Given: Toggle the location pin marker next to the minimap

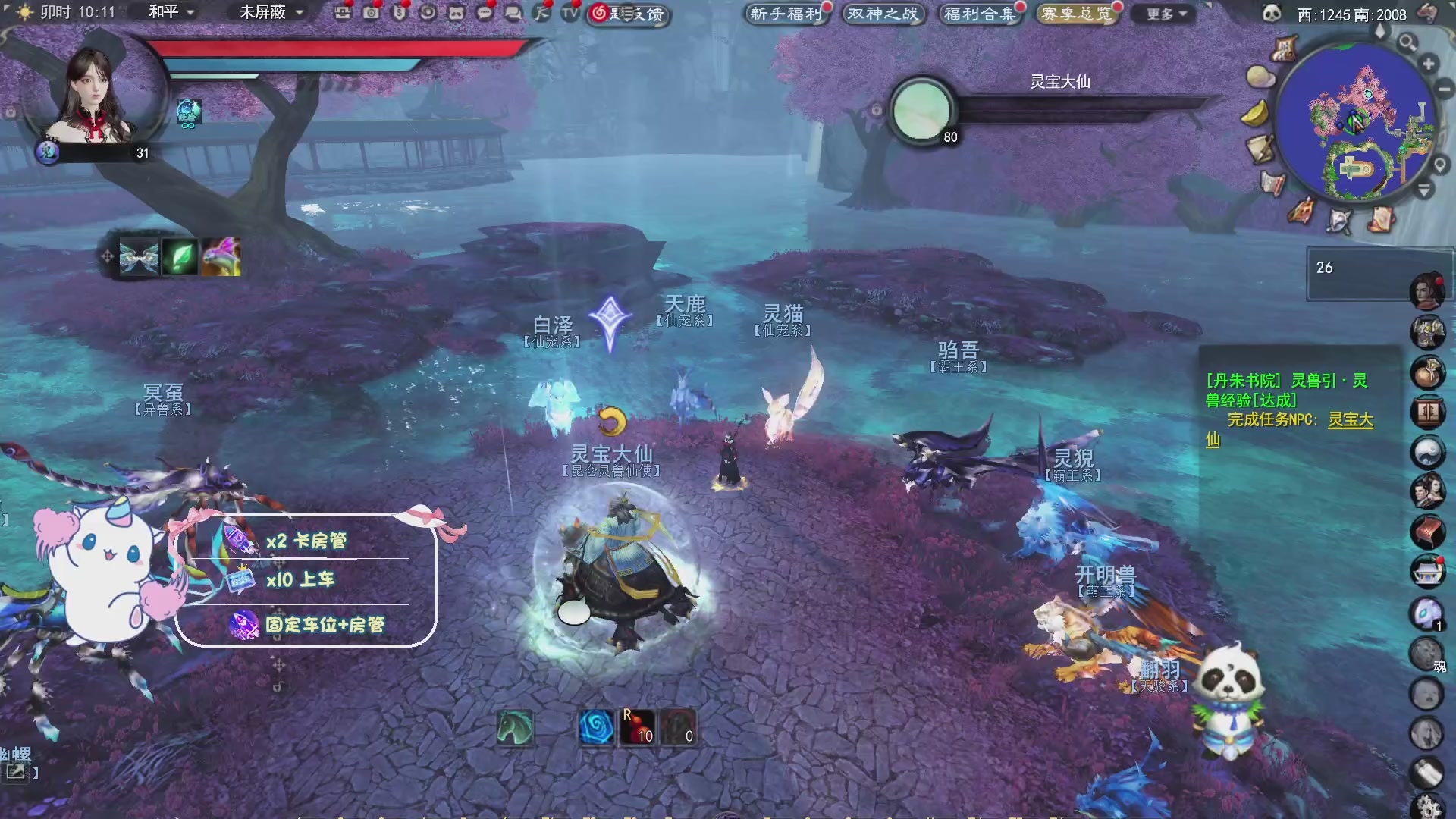Looking at the screenshot, I should (x=1438, y=164).
